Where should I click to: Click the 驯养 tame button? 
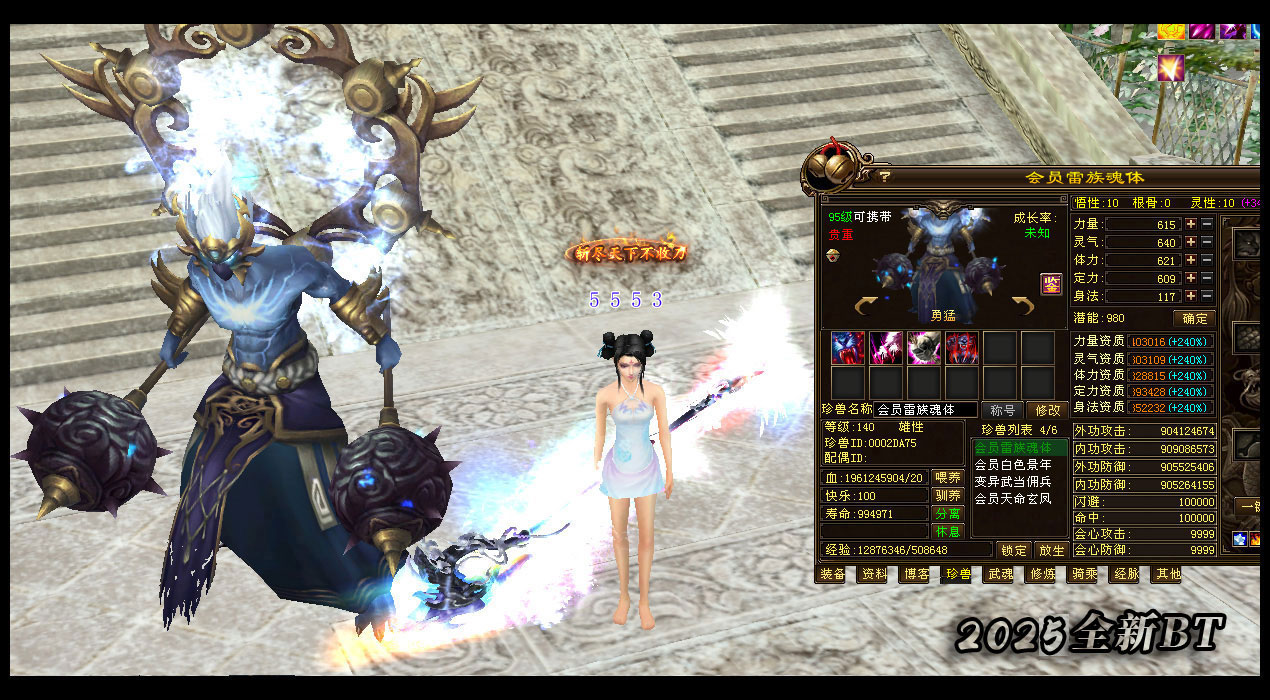pyautogui.click(x=946, y=496)
